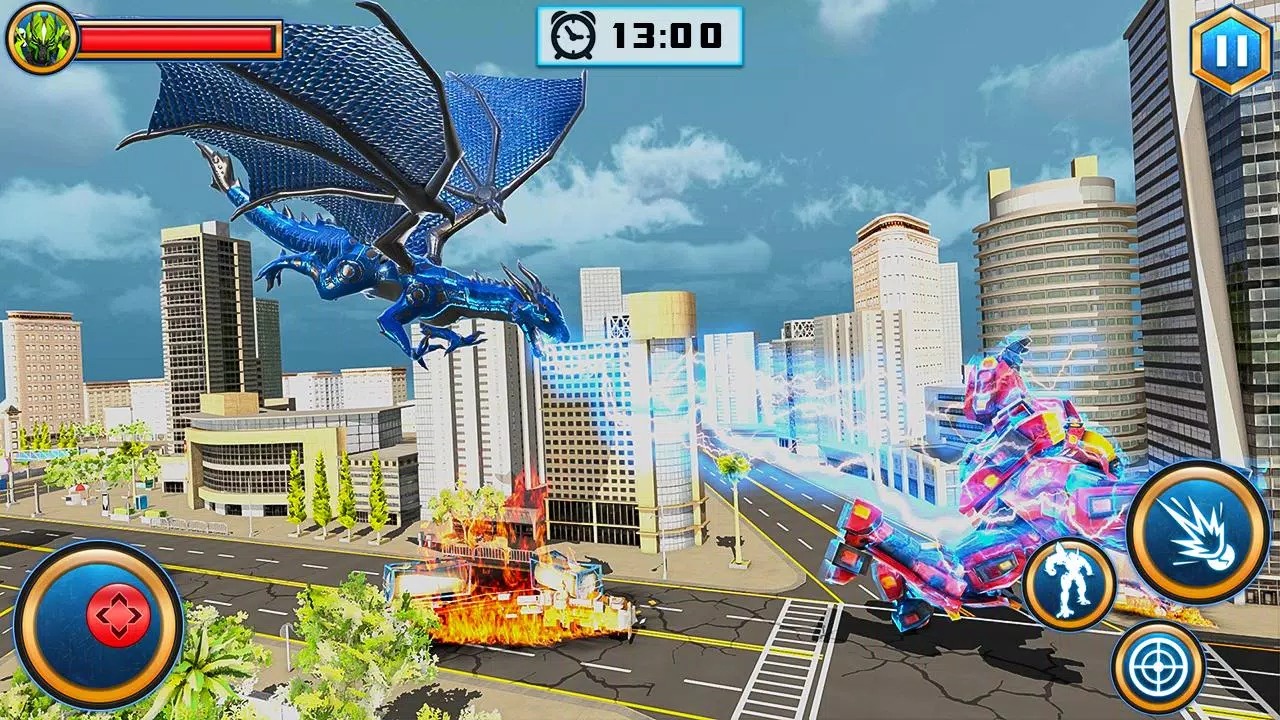Transform using the robot icon button
Image resolution: width=1280 pixels, height=720 pixels.
(x=1069, y=585)
